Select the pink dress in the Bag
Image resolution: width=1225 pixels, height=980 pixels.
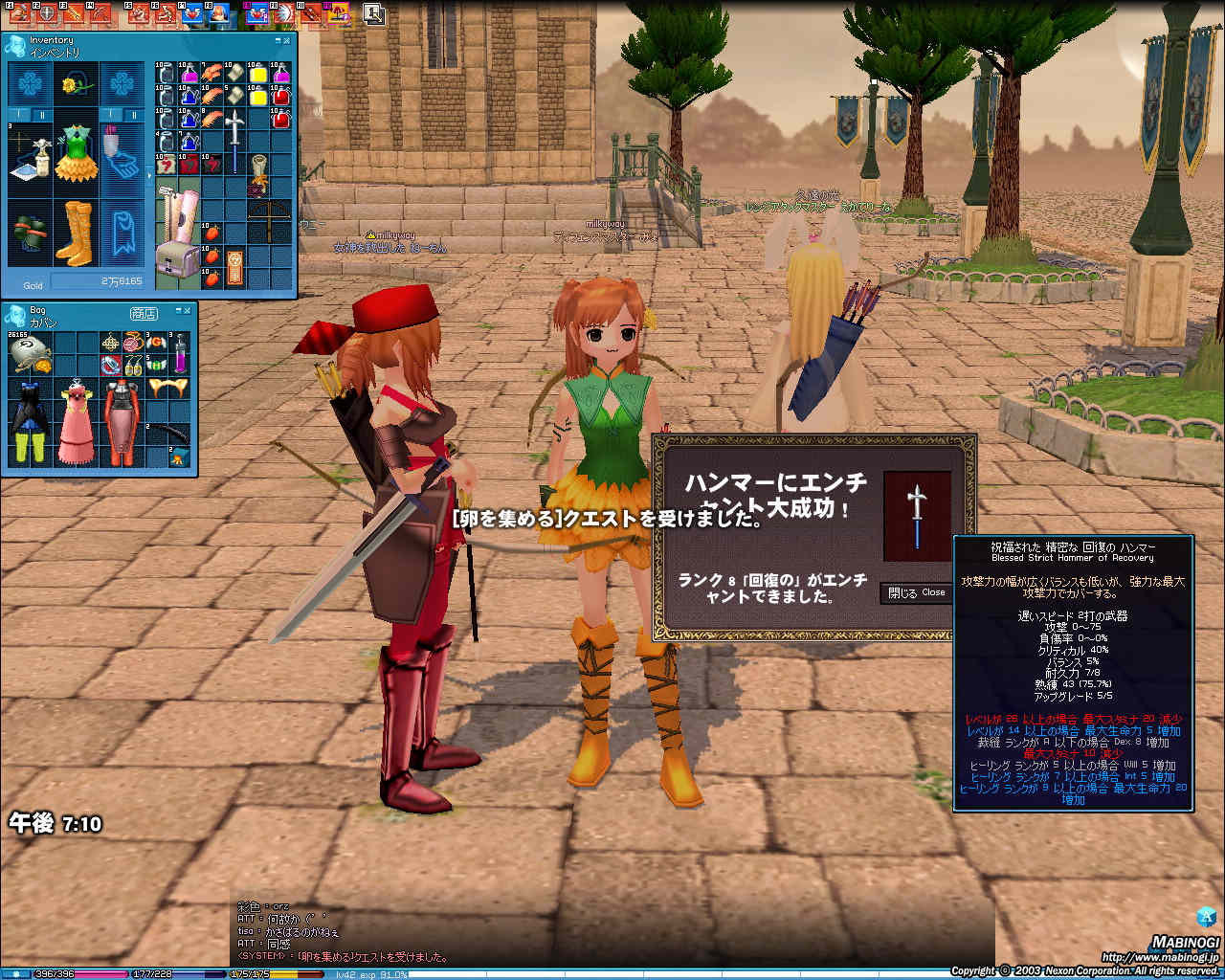(x=75, y=421)
